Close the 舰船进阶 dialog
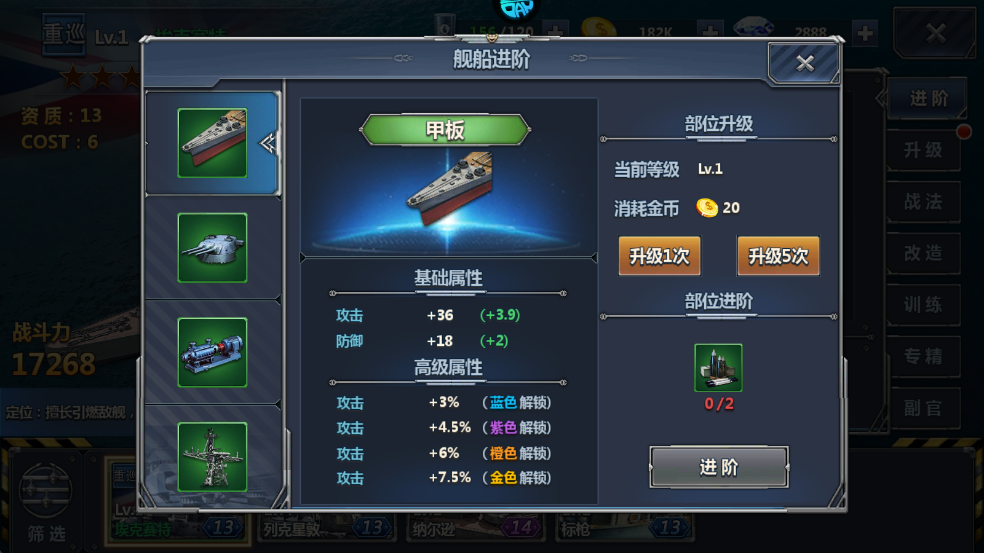 point(804,64)
